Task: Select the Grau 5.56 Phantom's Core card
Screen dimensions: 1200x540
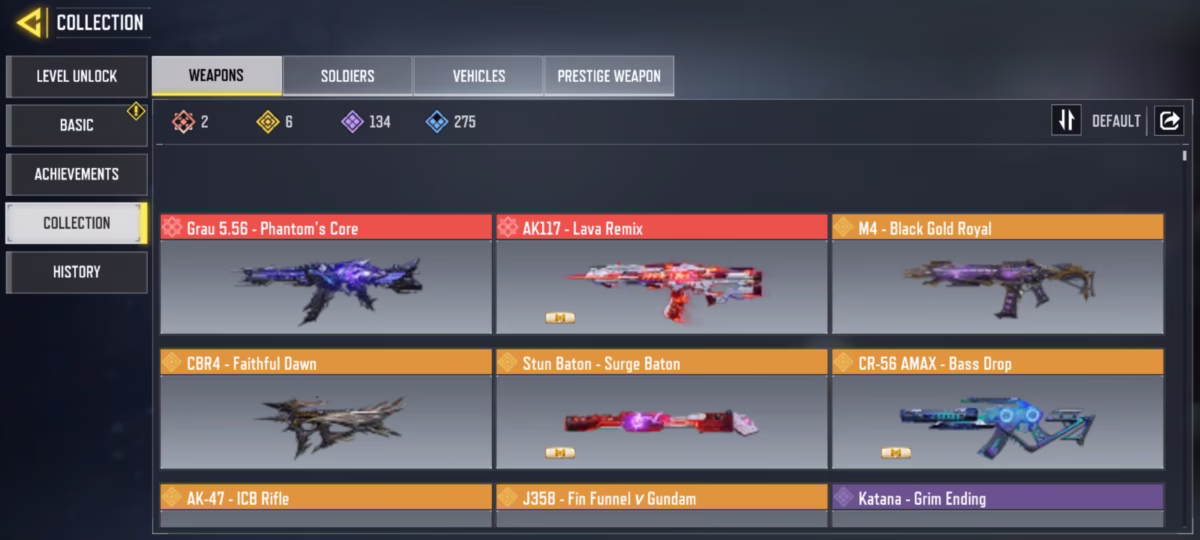Action: tap(326, 274)
